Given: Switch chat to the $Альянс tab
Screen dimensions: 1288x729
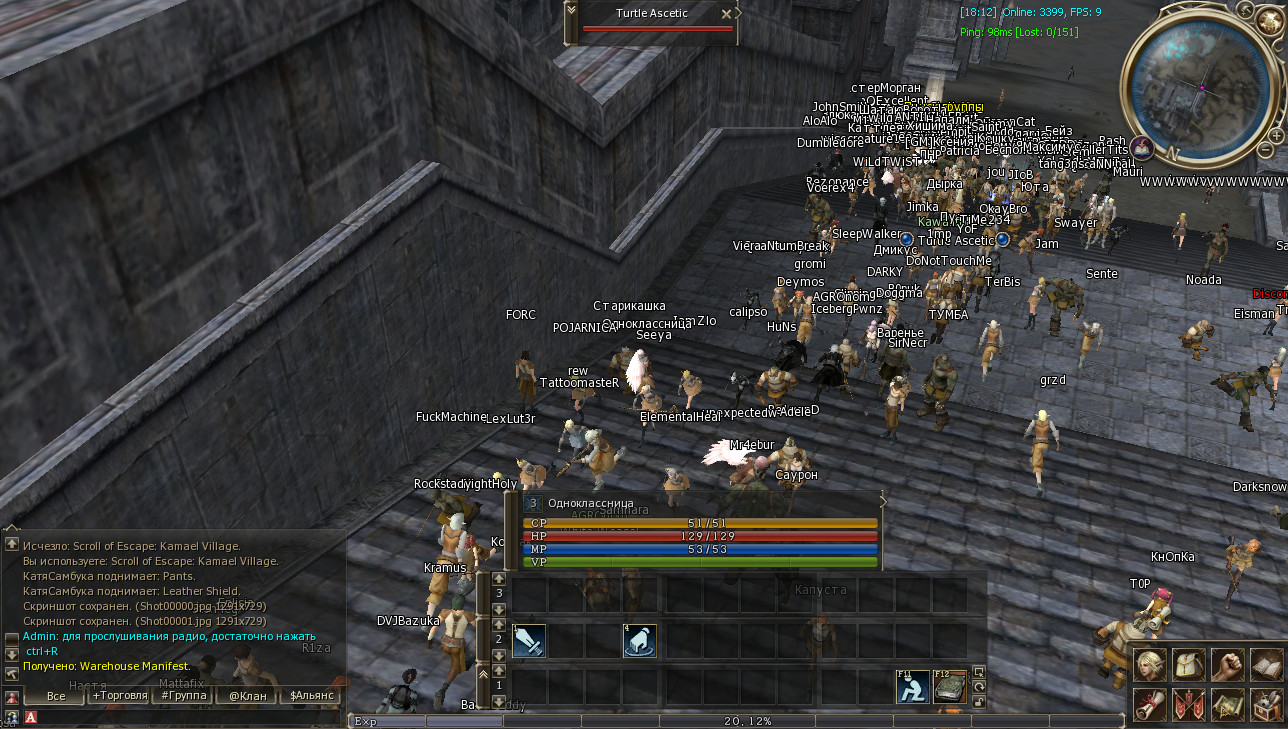Looking at the screenshot, I should tap(311, 695).
